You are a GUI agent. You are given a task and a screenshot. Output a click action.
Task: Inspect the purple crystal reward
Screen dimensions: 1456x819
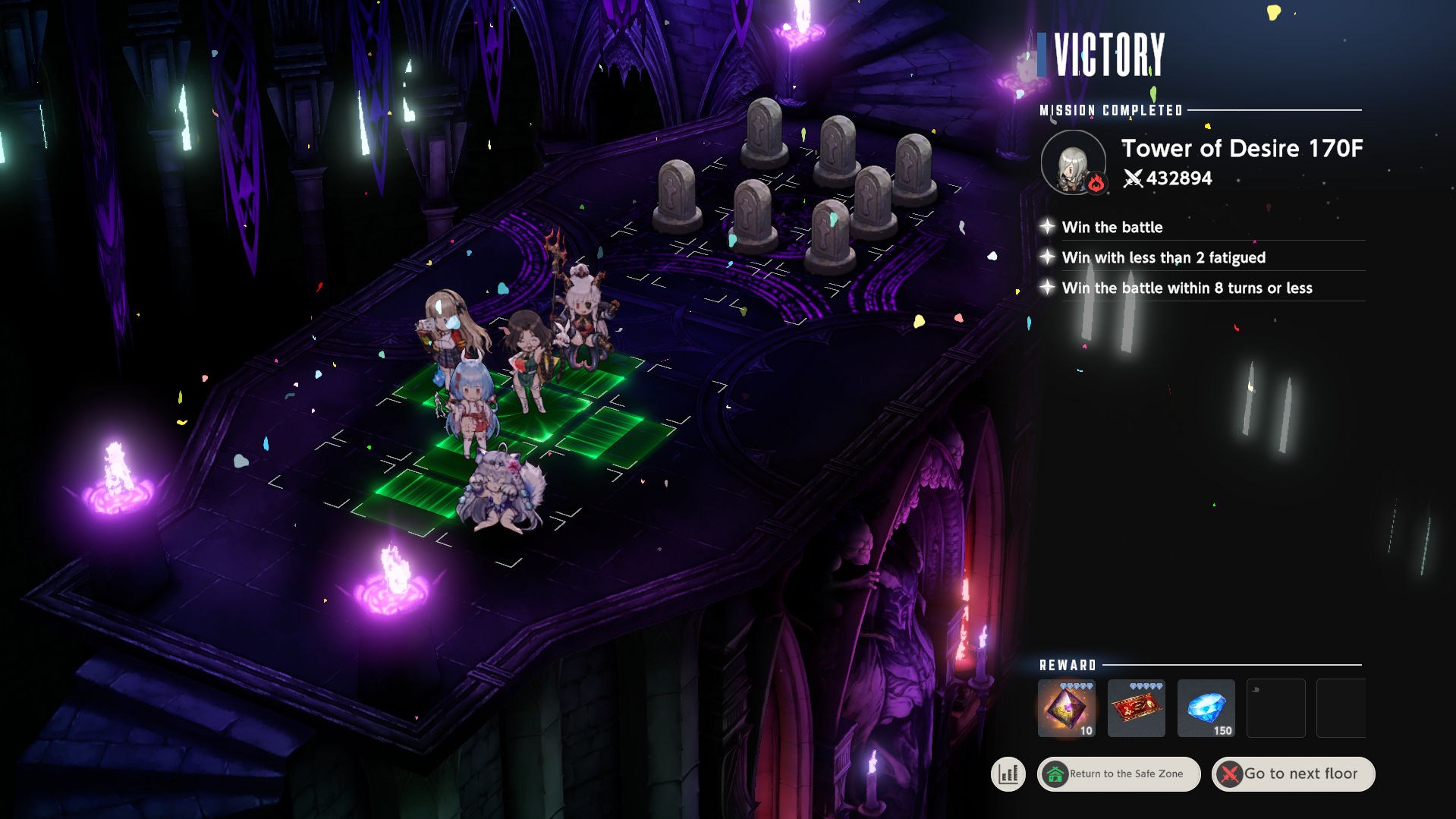[x=1066, y=708]
